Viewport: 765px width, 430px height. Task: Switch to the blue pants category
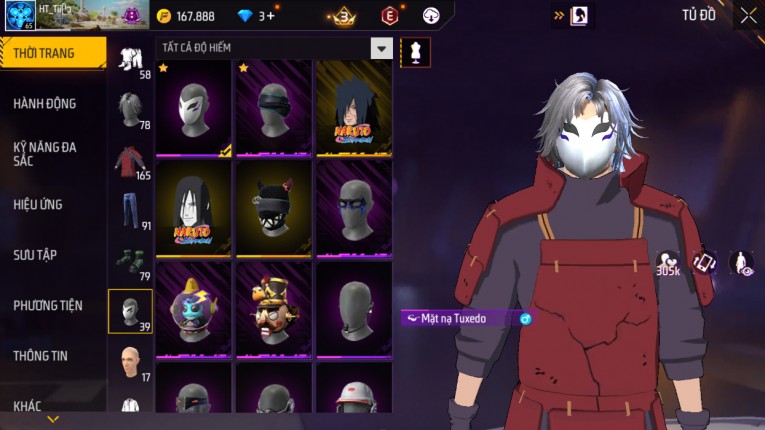pos(131,211)
